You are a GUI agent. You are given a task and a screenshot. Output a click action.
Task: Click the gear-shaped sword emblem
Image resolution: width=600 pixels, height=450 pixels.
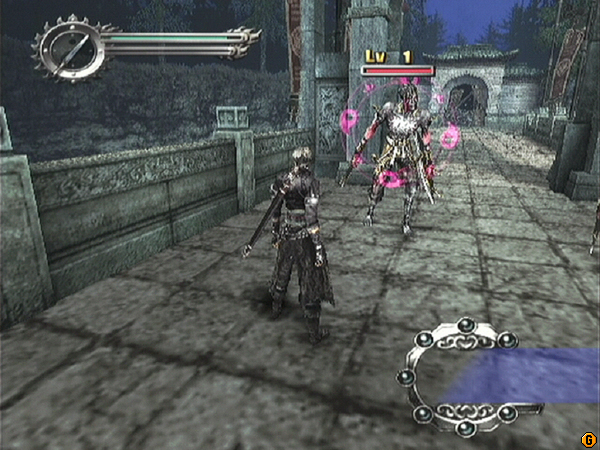click(x=68, y=47)
